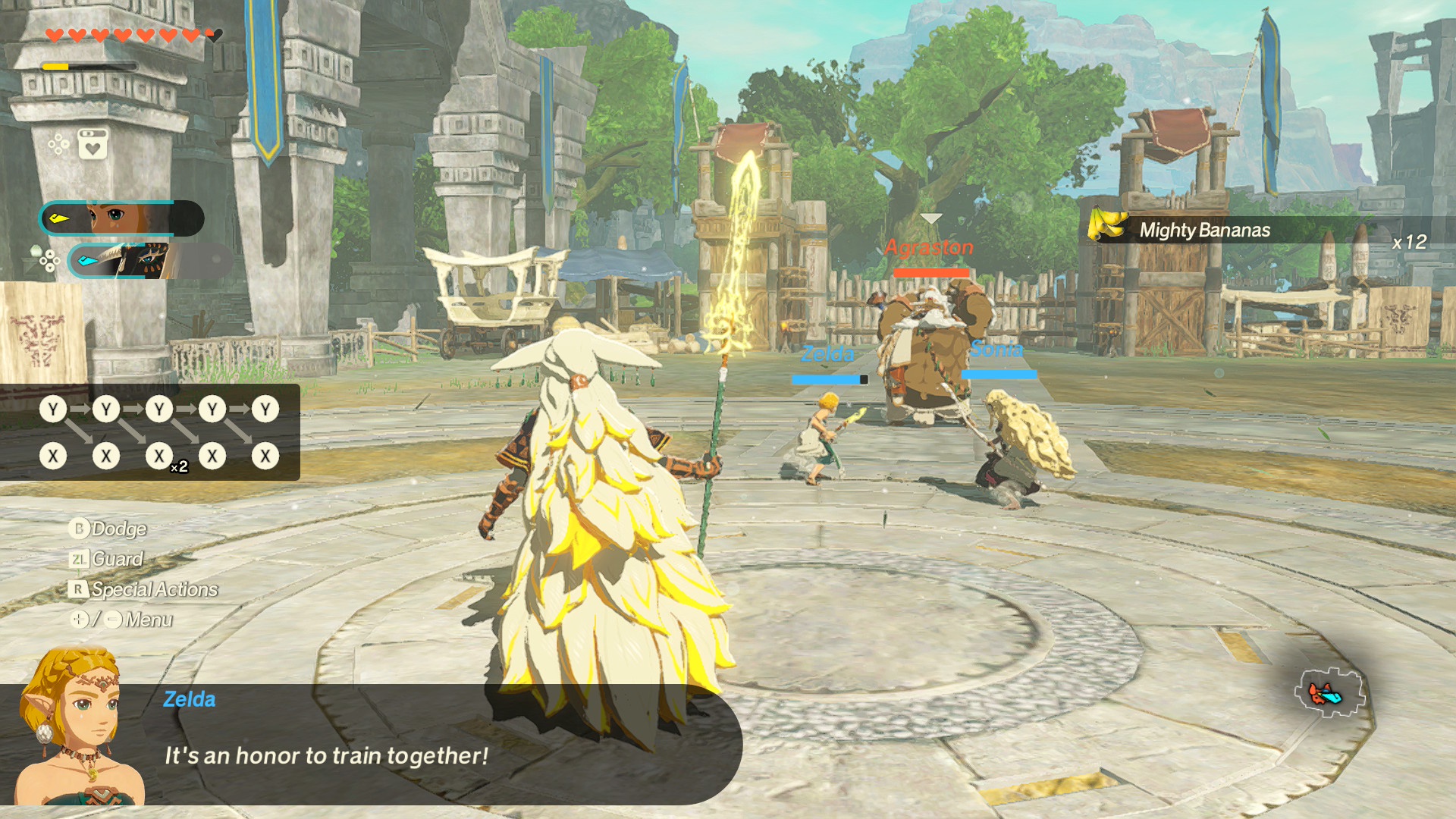The width and height of the screenshot is (1456, 819).
Task: Target the Agraston enemy name marker
Action: click(x=930, y=247)
